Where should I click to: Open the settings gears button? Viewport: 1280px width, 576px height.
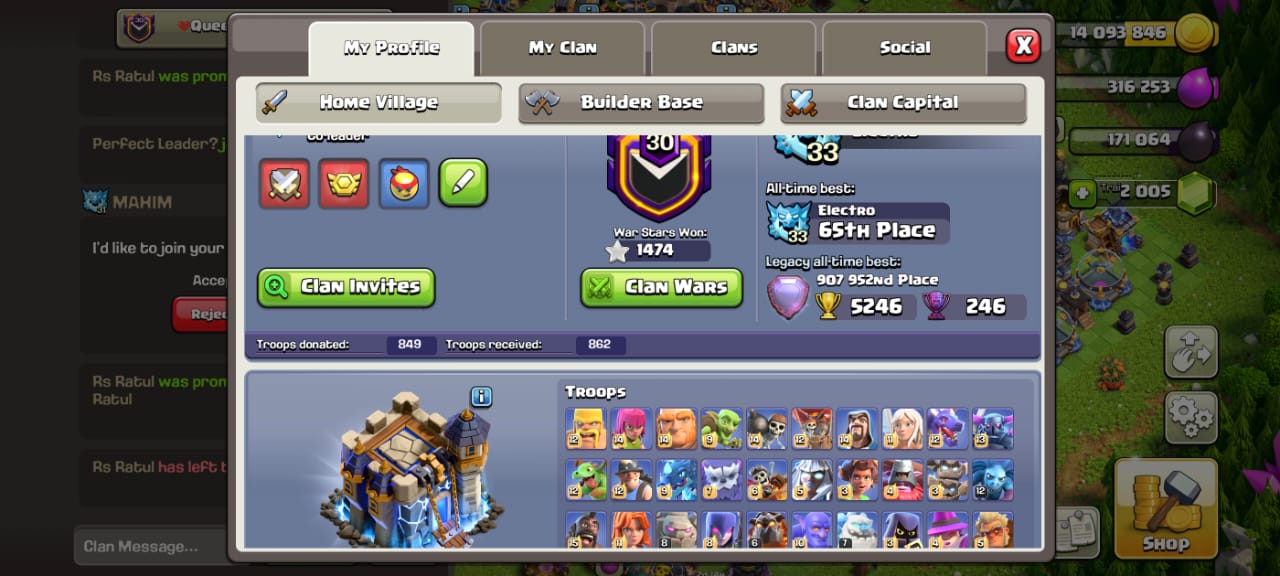click(1190, 417)
